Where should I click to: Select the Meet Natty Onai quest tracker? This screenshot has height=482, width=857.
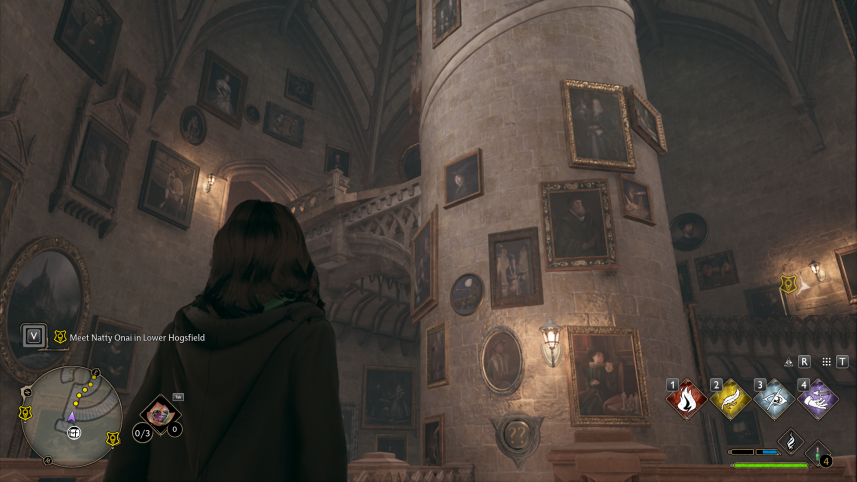pos(130,338)
